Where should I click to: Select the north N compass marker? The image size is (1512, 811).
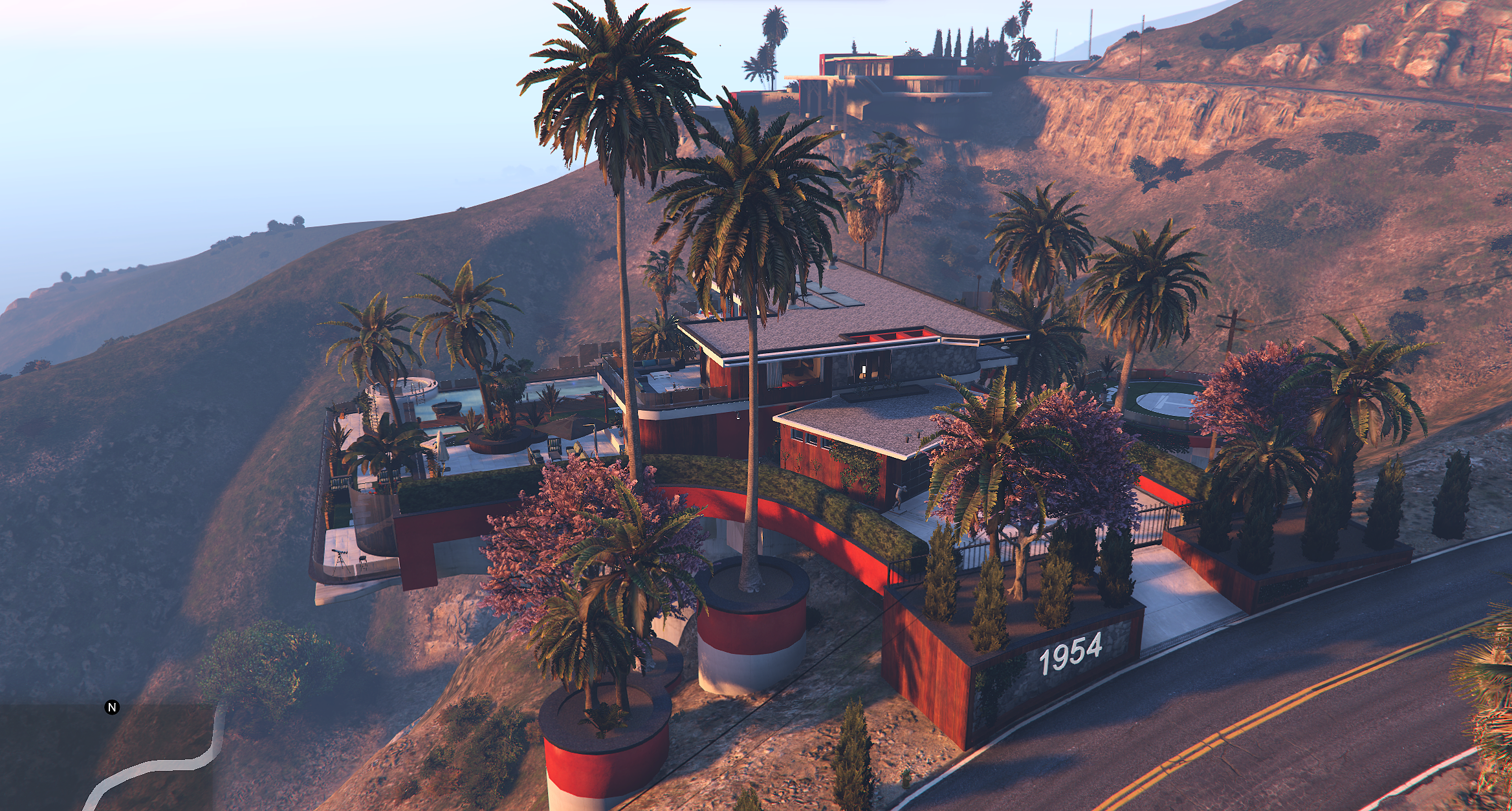coord(112,707)
